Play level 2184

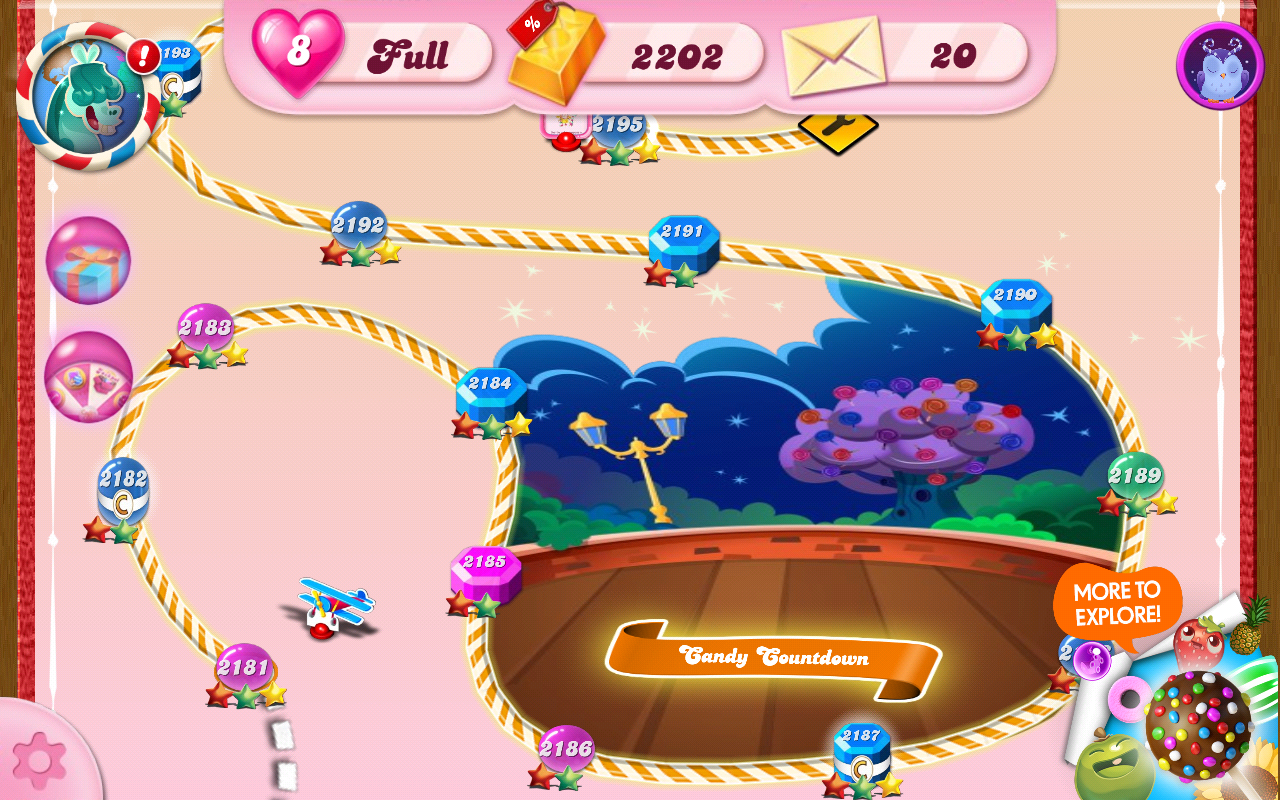[488, 390]
